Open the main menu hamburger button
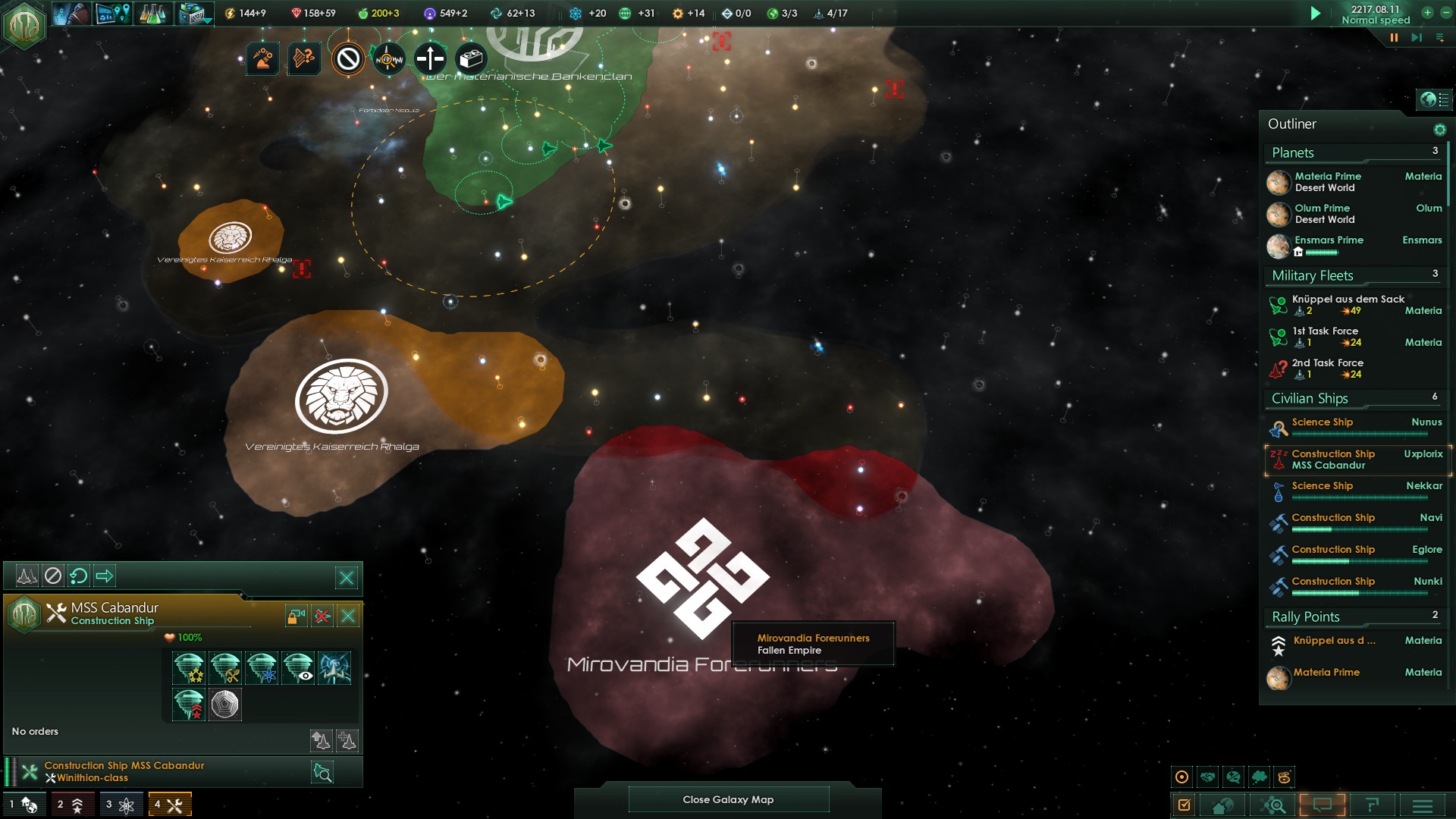 (1422, 805)
